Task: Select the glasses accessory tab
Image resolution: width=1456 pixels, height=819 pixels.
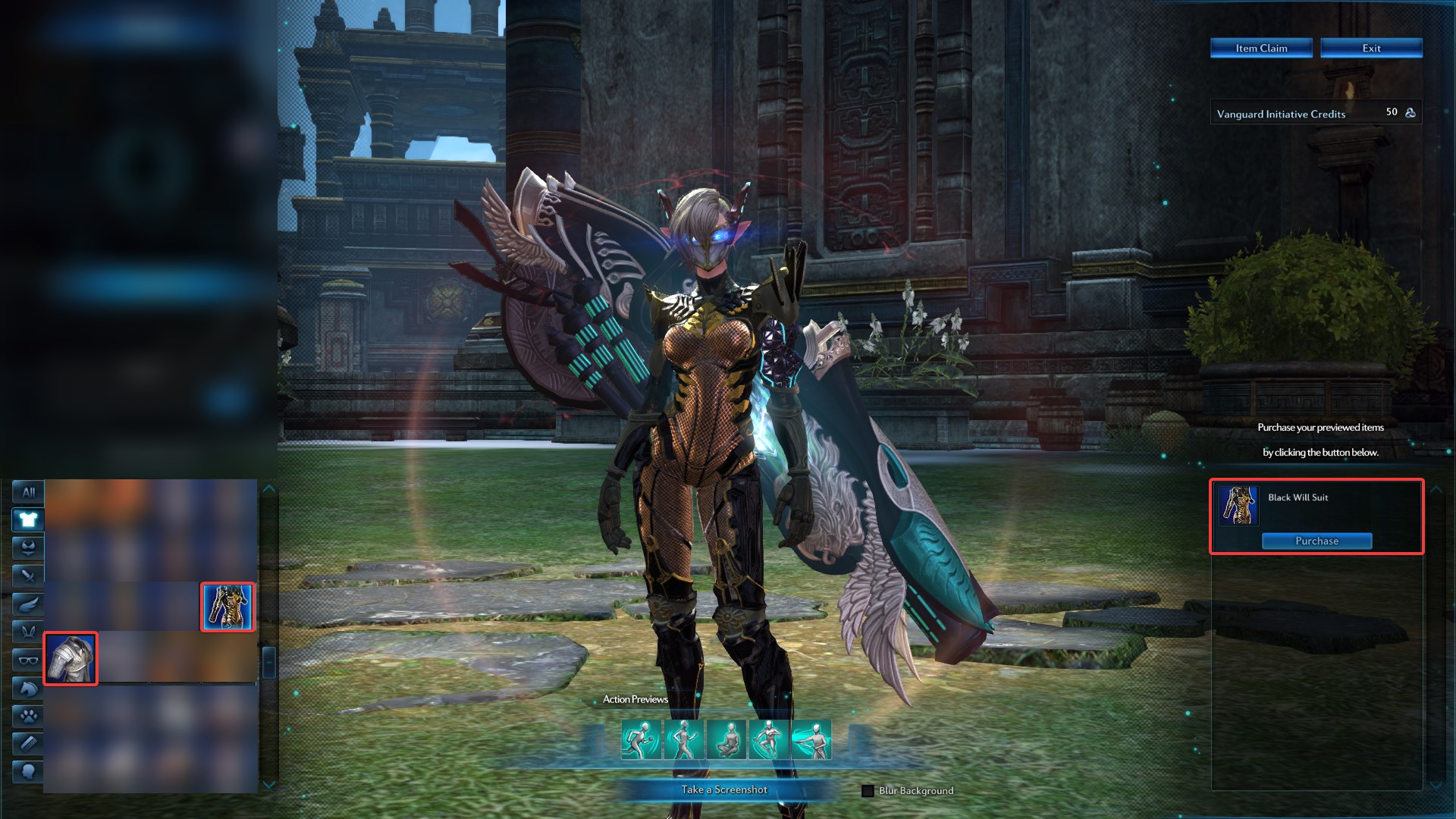Action: [28, 660]
